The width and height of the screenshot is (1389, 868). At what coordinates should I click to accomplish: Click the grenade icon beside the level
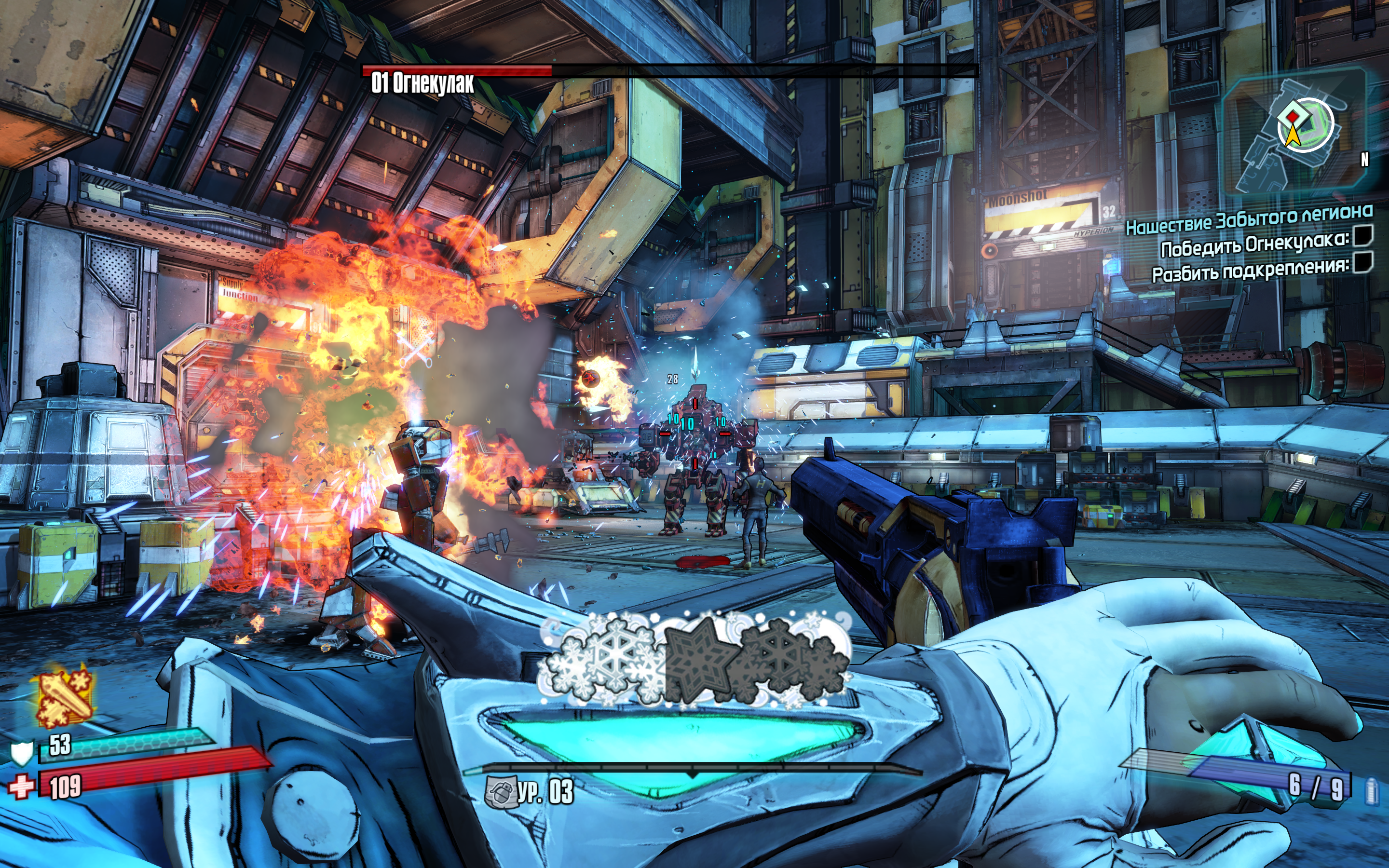(499, 792)
